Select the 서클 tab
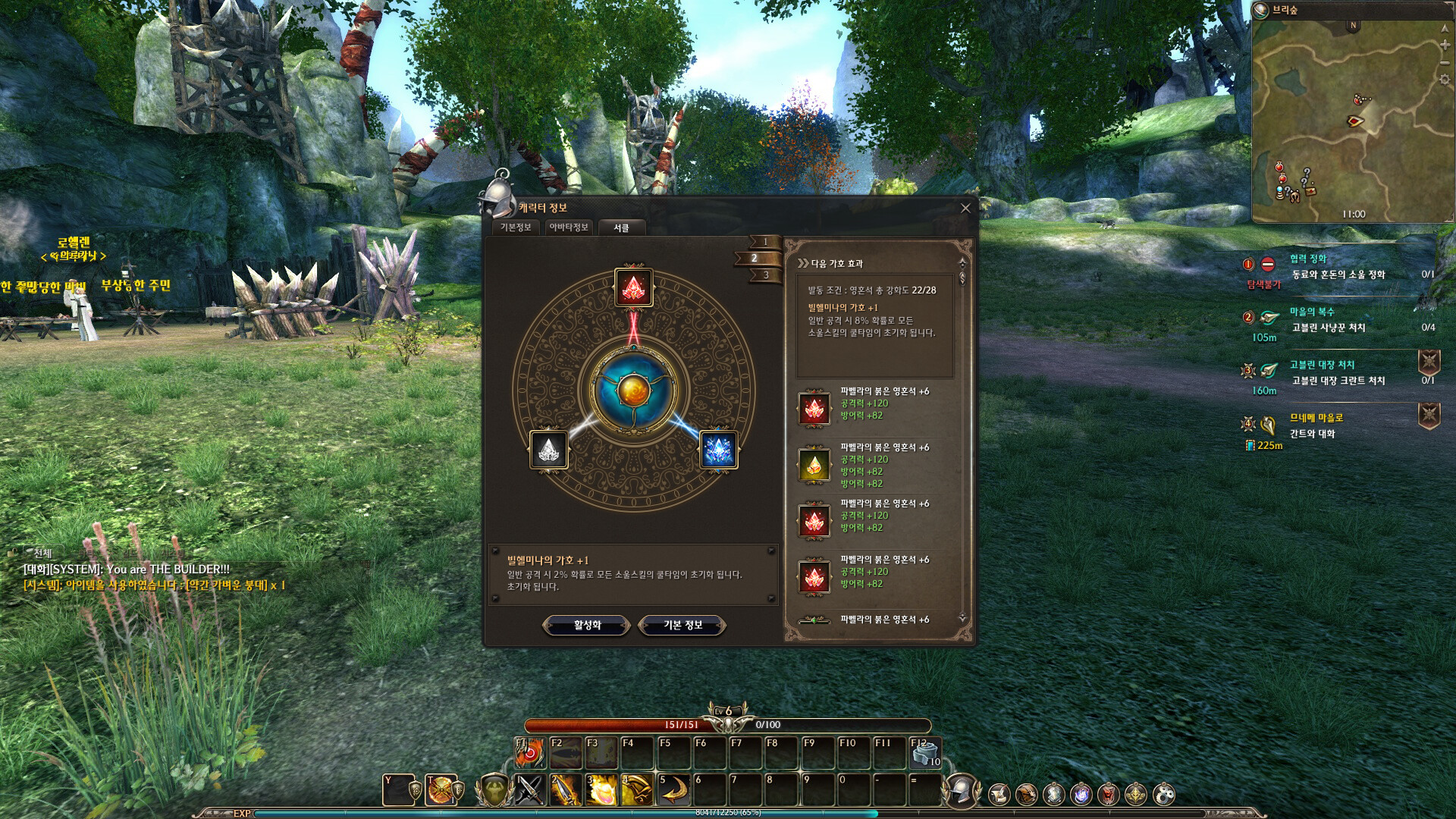The image size is (1456, 819). pos(621,227)
